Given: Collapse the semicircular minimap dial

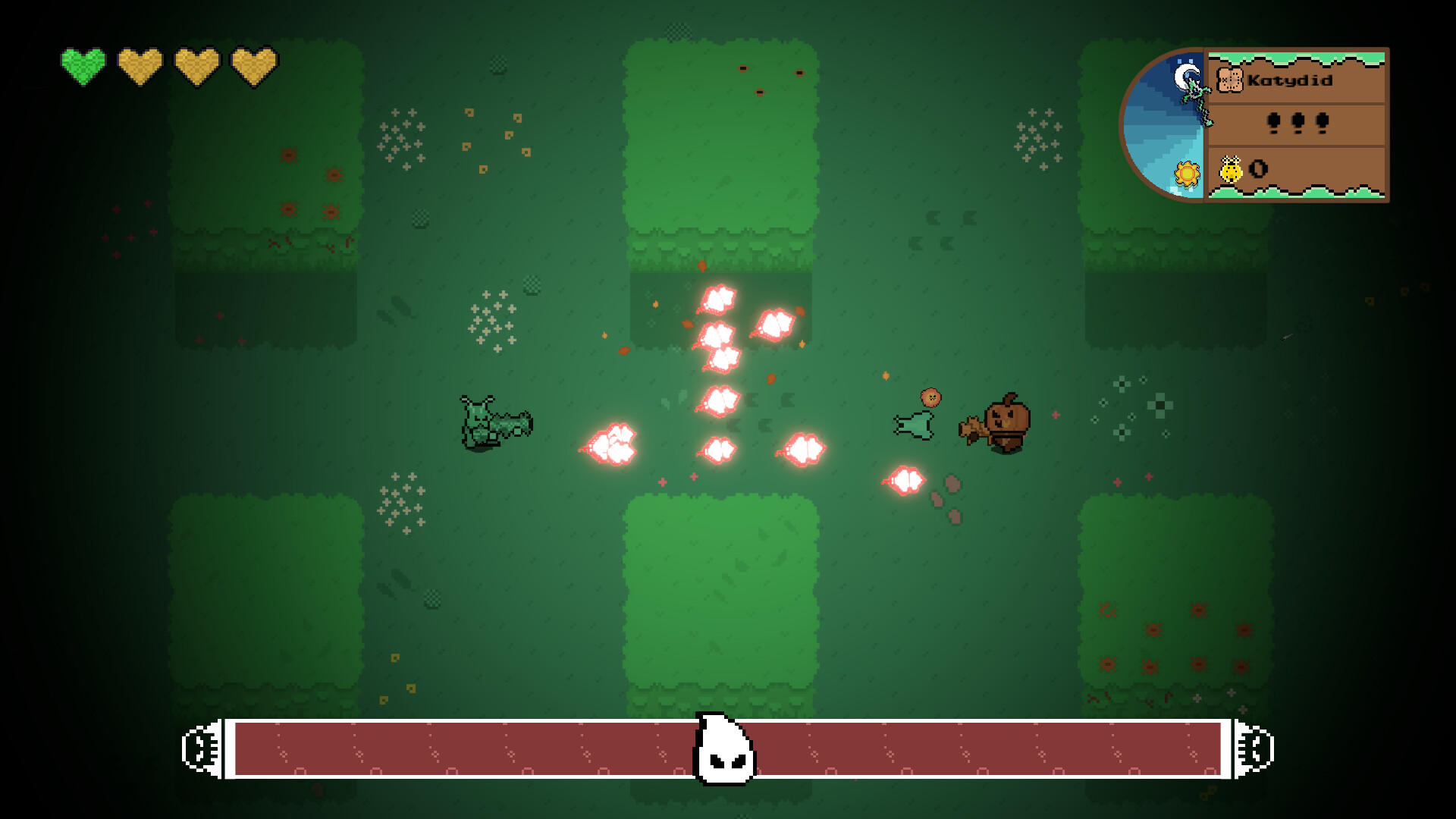Looking at the screenshot, I should click(1168, 125).
